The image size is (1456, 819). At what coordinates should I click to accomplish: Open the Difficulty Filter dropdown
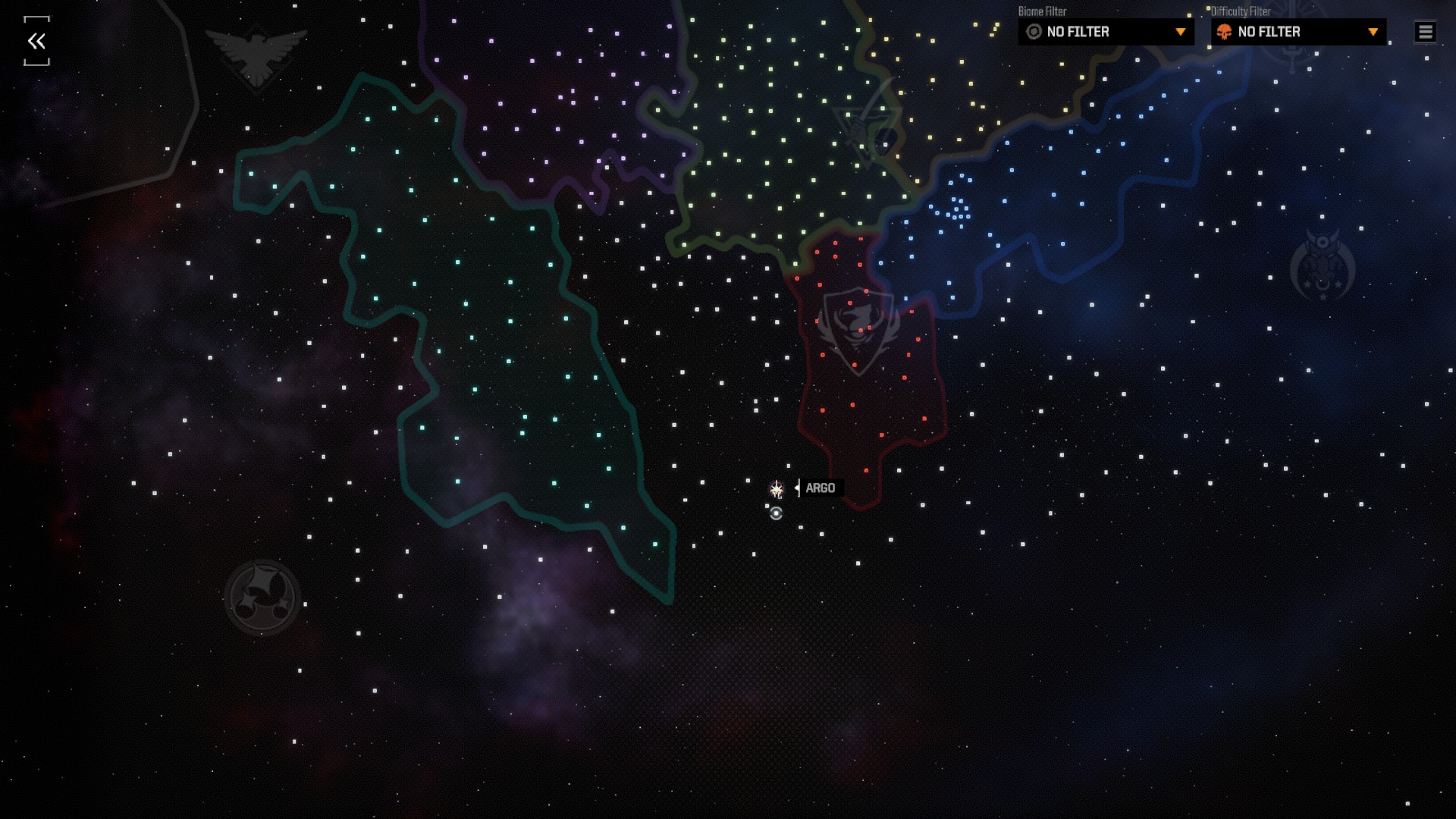pos(1295,32)
